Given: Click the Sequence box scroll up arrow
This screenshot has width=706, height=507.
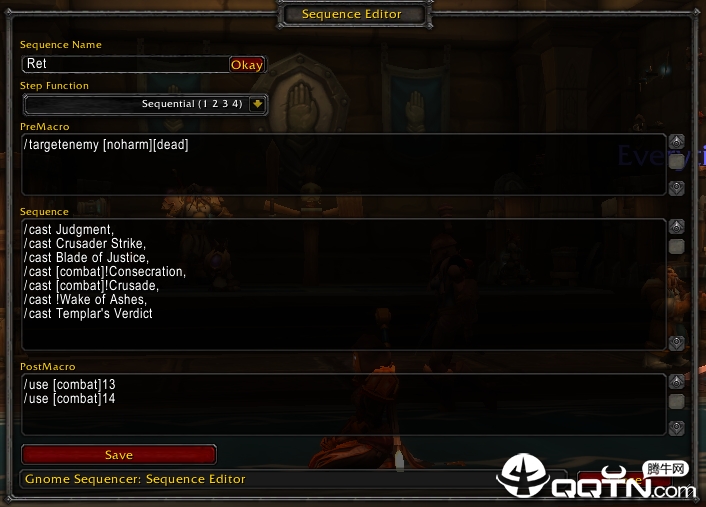Looking at the screenshot, I should 677,227.
